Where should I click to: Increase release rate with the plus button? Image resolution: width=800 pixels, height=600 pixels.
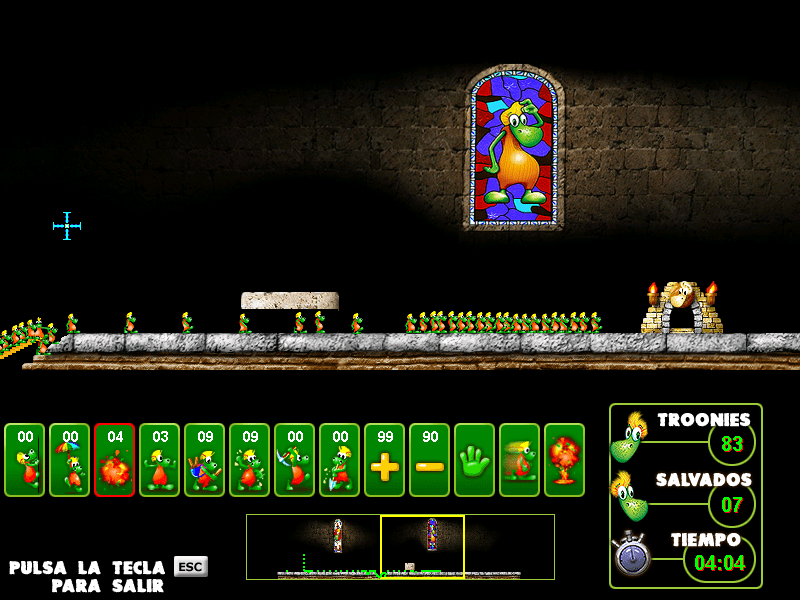point(384,460)
